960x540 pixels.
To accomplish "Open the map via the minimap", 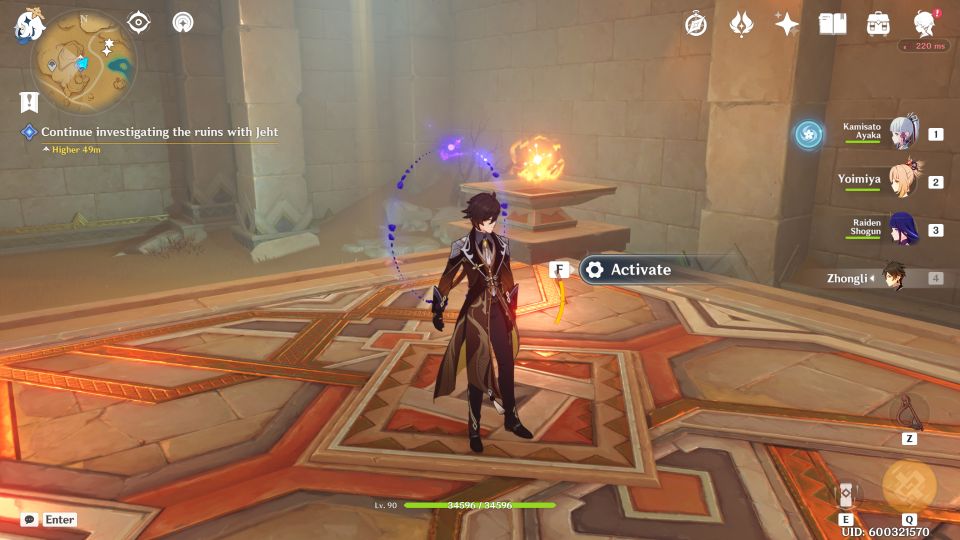I will click(83, 60).
